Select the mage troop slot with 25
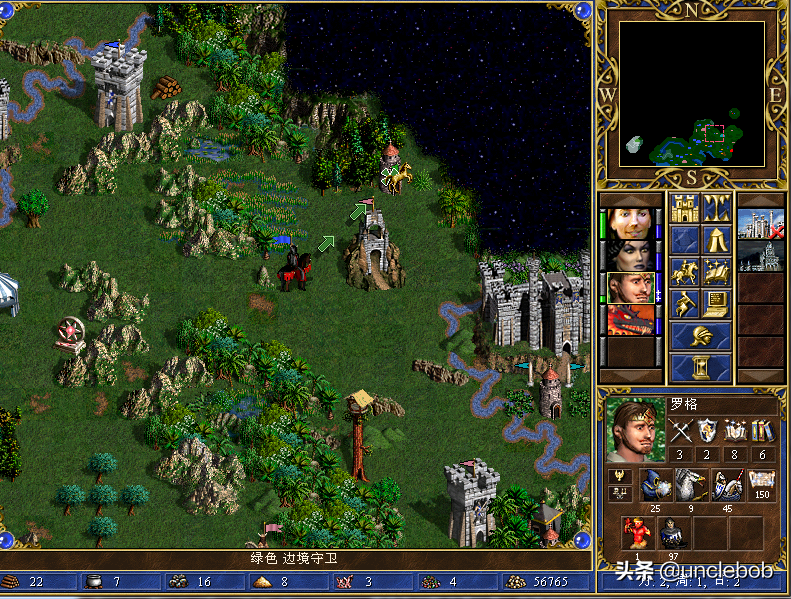Viewport: 791px width, 599px height. tap(655, 487)
